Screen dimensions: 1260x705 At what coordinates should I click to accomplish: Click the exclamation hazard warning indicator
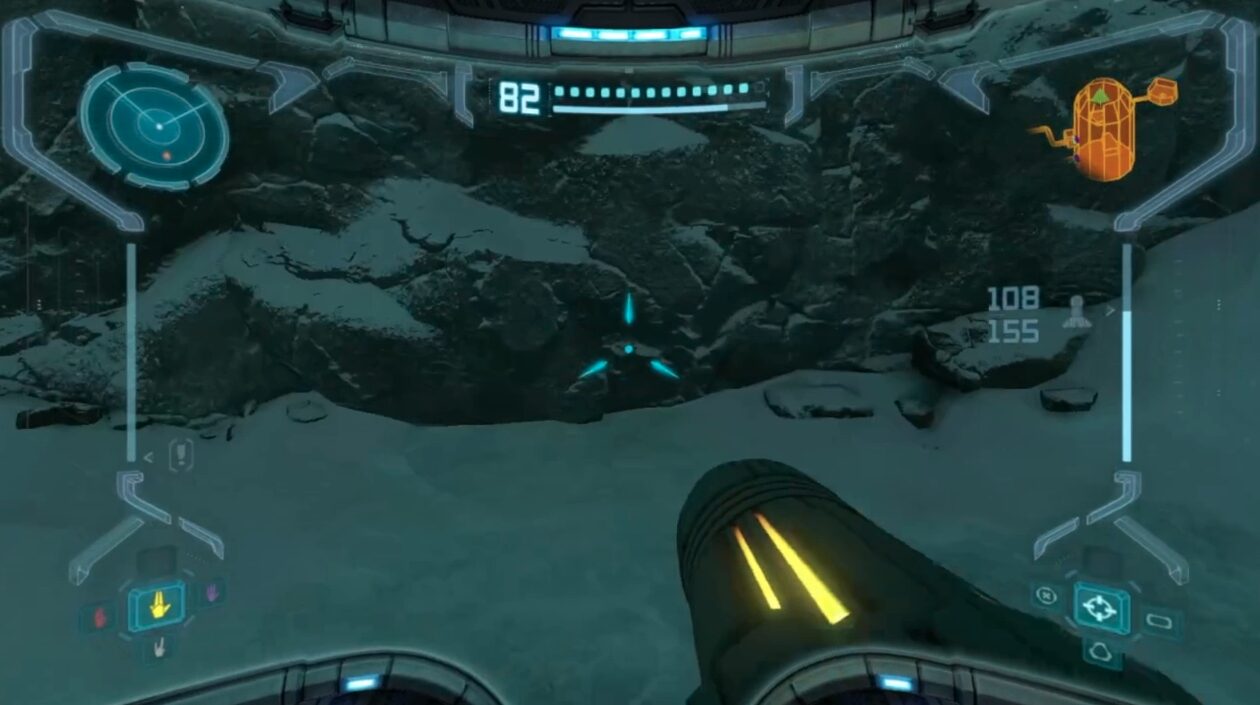click(x=180, y=455)
